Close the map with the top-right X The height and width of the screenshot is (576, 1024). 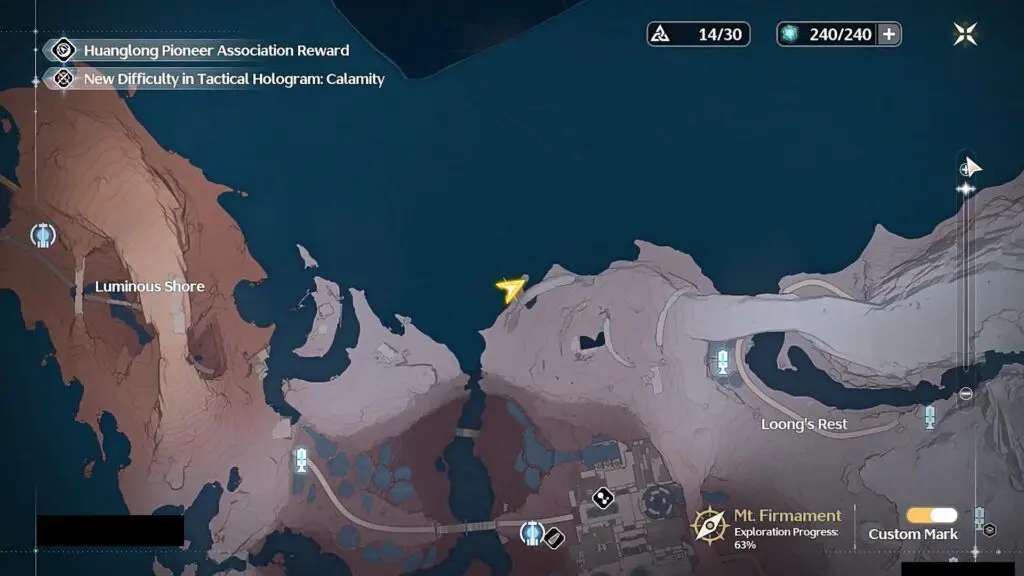(965, 34)
